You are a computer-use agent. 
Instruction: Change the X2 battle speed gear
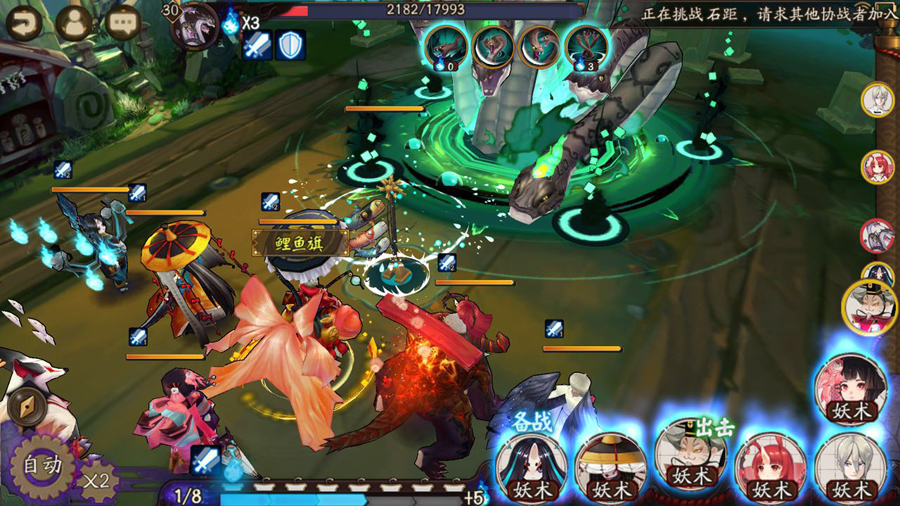[x=96, y=478]
